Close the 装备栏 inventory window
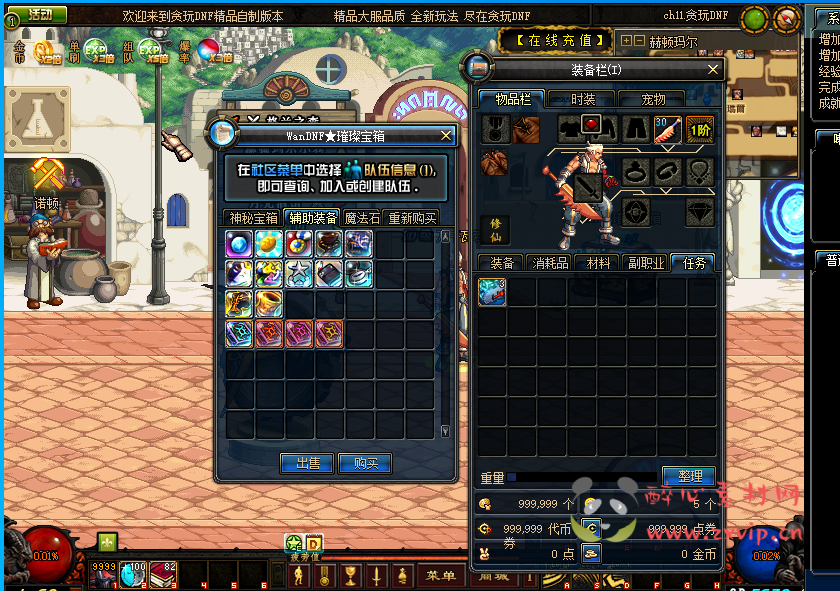The image size is (840, 591). point(713,70)
